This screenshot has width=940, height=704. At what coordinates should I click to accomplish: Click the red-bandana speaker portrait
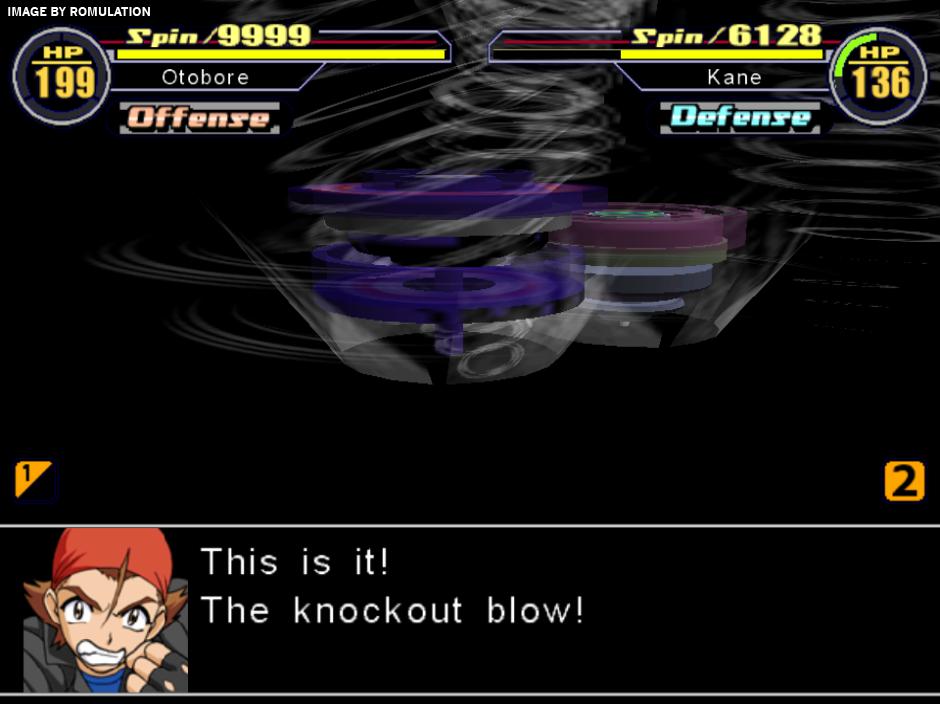point(106,609)
